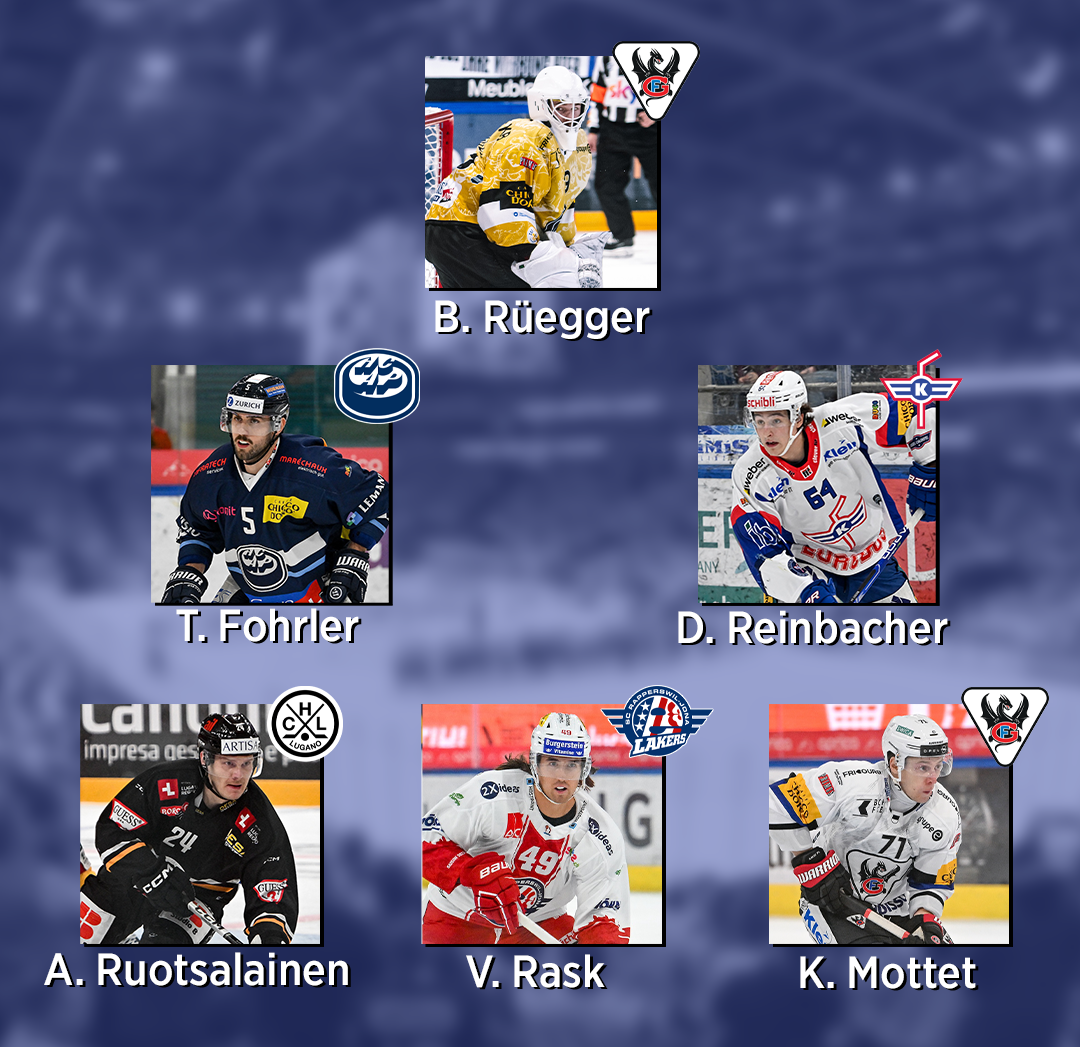Click the dragon logo on Rüegger's card
This screenshot has width=1080, height=1047.
[x=655, y=78]
